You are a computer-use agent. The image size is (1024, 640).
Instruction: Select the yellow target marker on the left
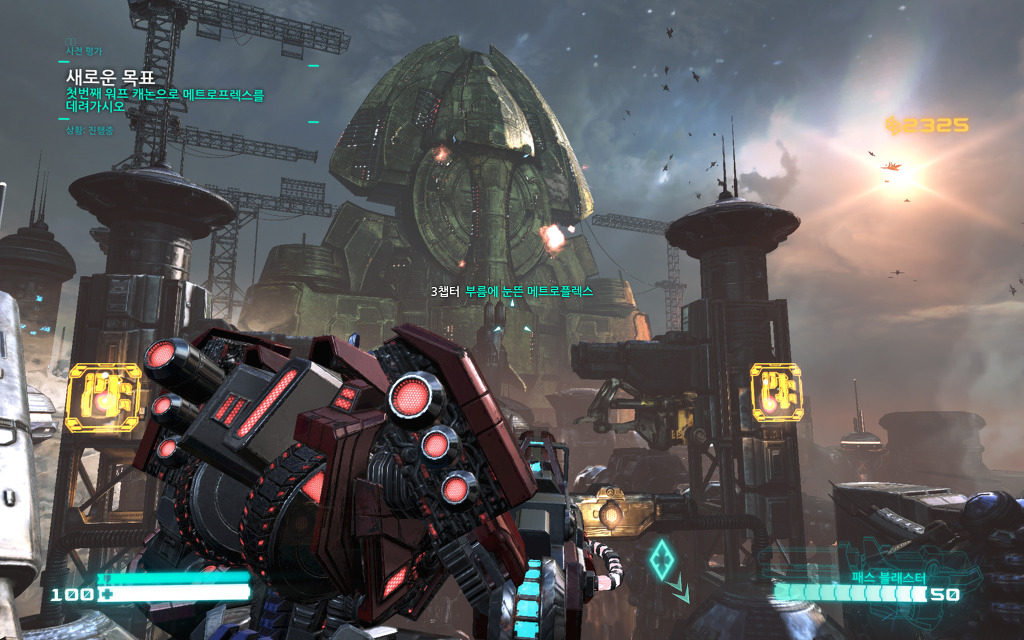click(104, 397)
